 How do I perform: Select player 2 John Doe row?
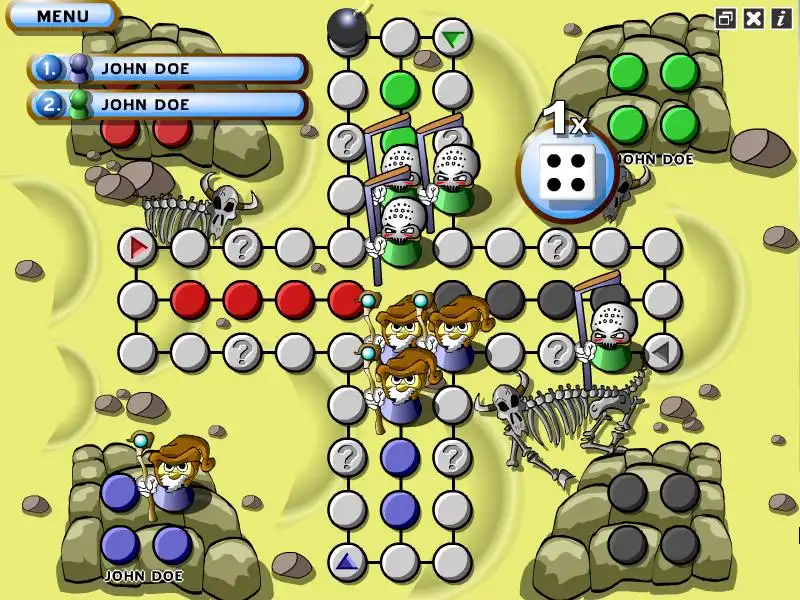tap(167, 103)
